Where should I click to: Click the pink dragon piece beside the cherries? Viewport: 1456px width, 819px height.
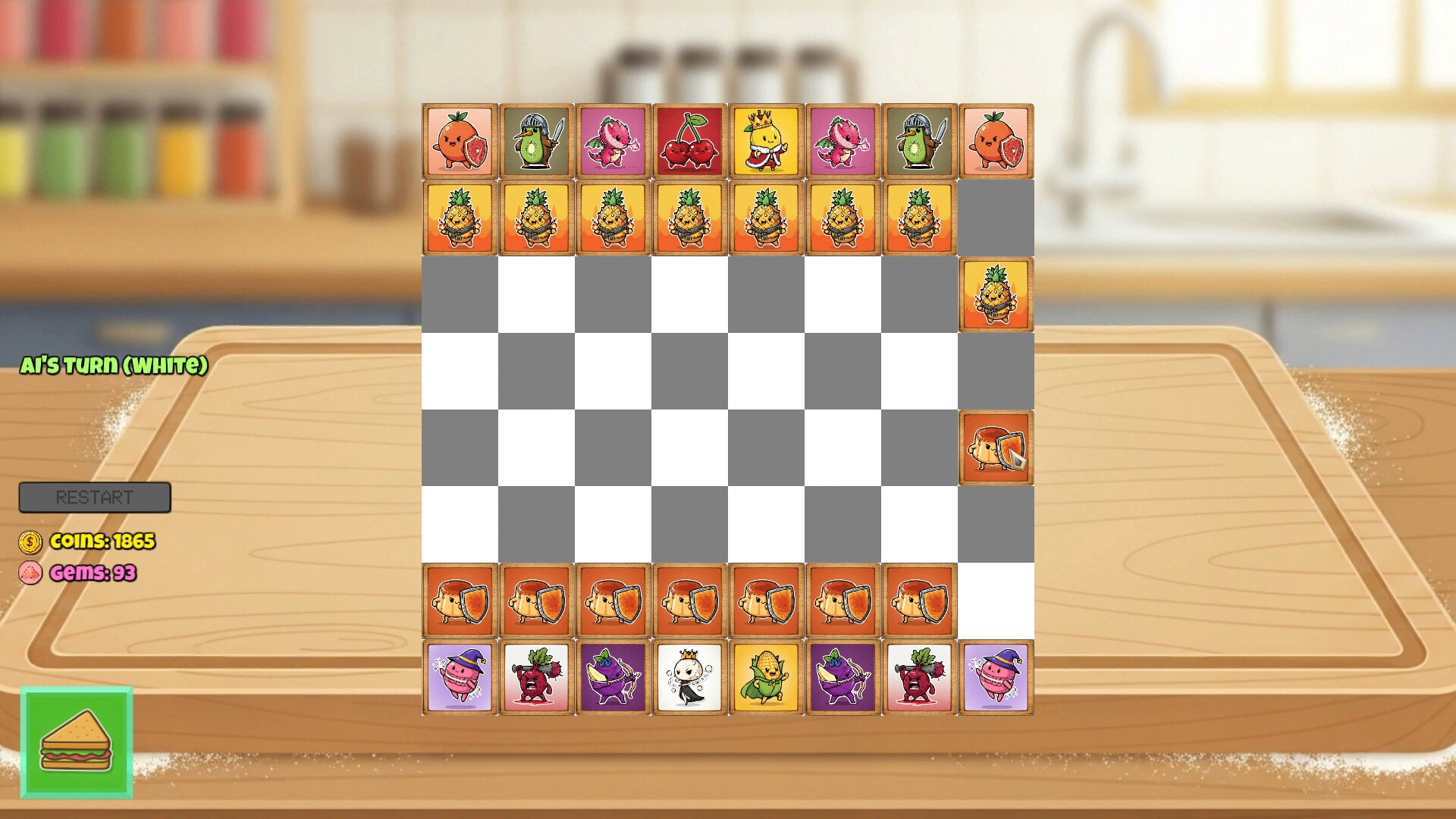pyautogui.click(x=613, y=140)
